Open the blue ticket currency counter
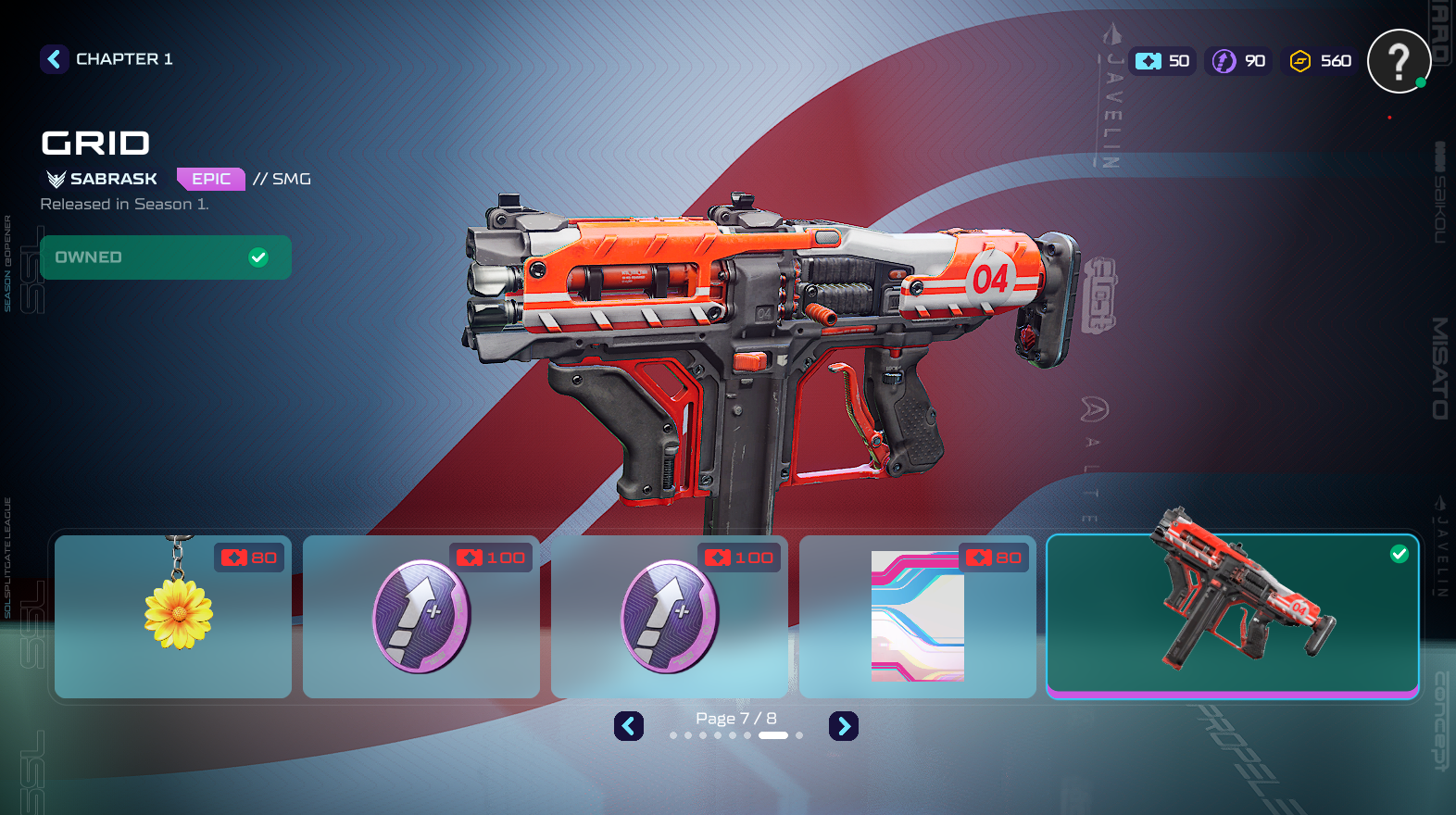The image size is (1456, 815). pyautogui.click(x=1162, y=61)
